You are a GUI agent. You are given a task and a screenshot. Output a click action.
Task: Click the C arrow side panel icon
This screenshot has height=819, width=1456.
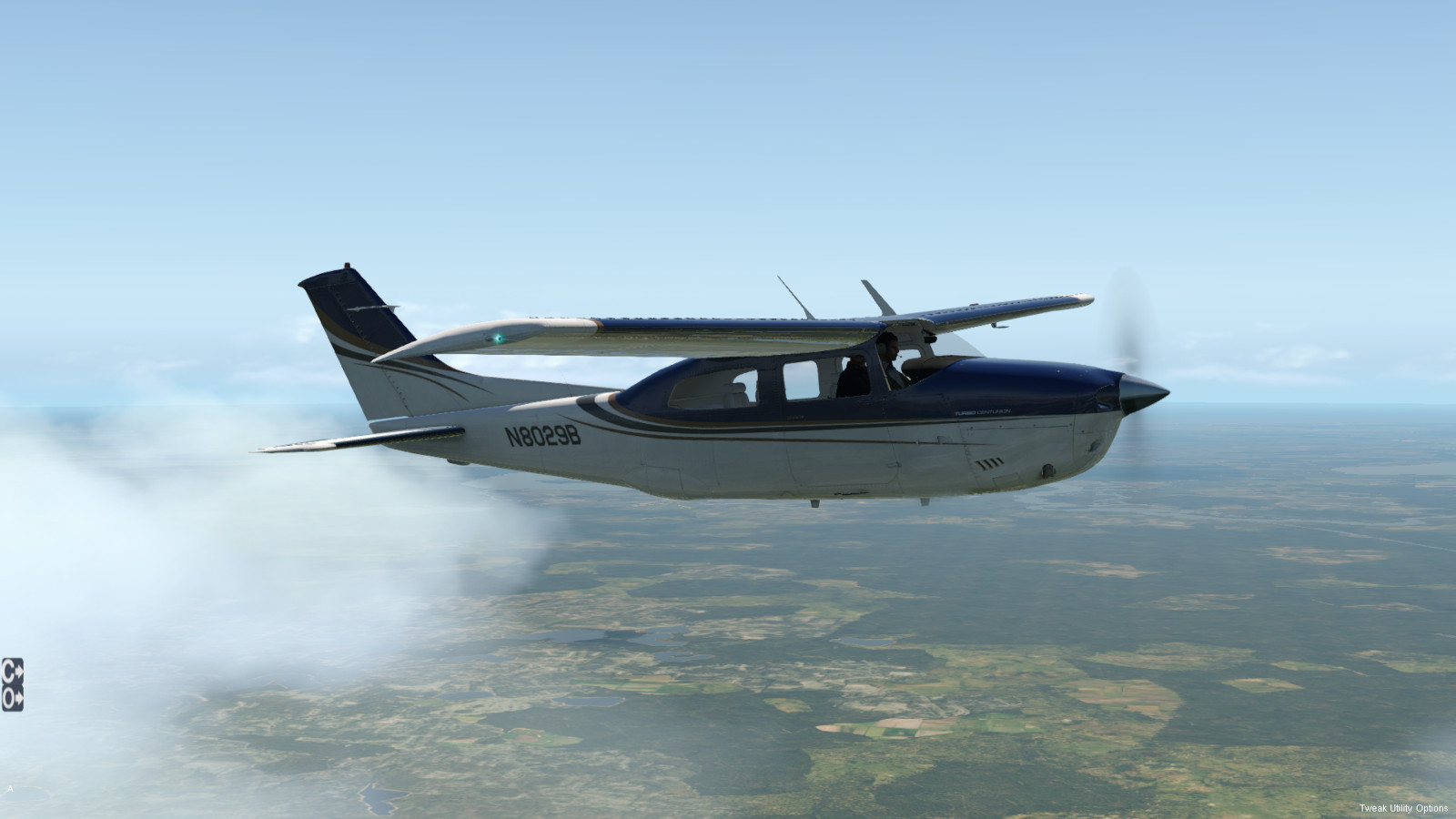pyautogui.click(x=12, y=670)
